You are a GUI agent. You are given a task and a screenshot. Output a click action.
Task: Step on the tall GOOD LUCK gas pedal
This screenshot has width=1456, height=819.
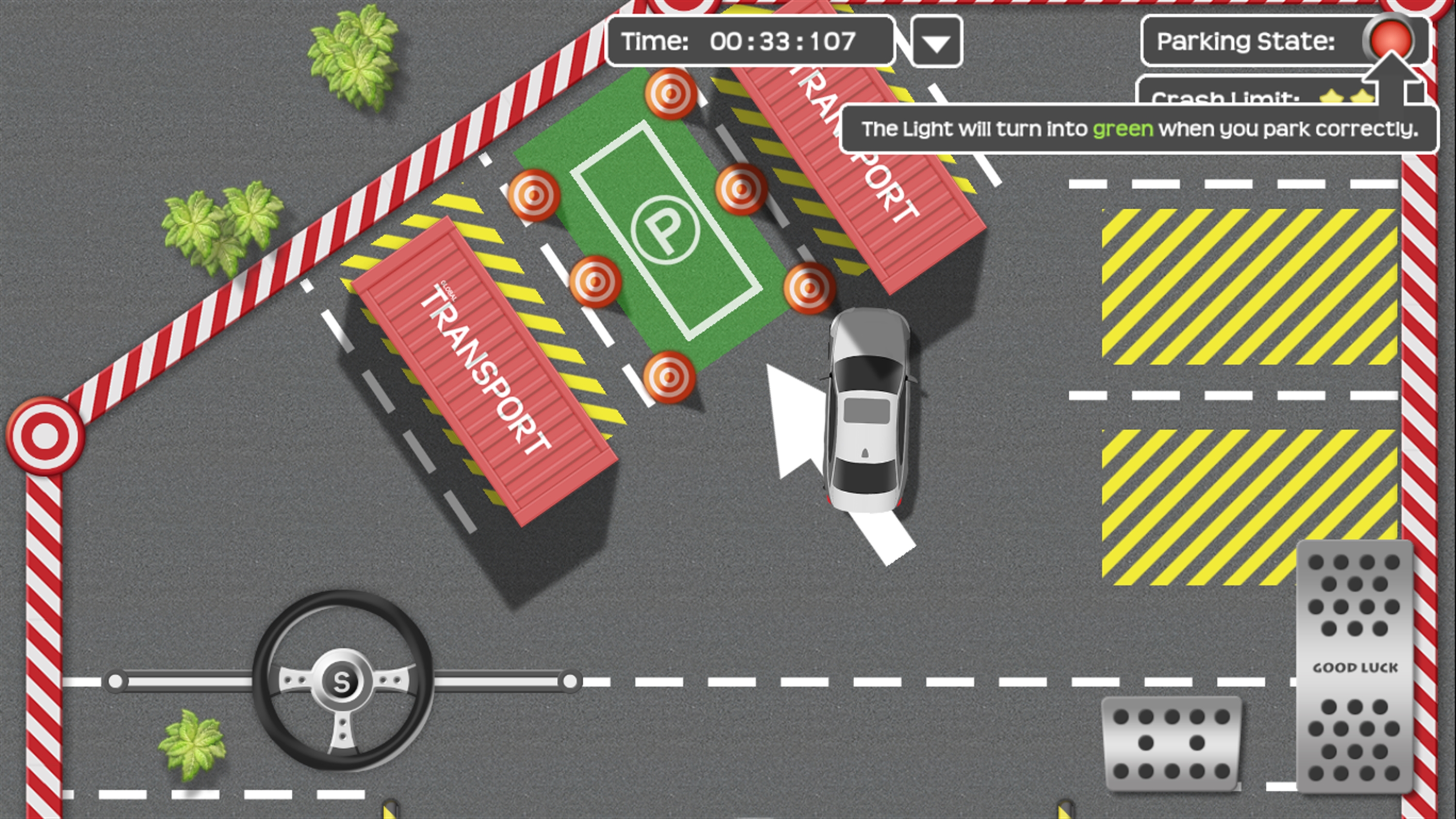coord(1354,667)
